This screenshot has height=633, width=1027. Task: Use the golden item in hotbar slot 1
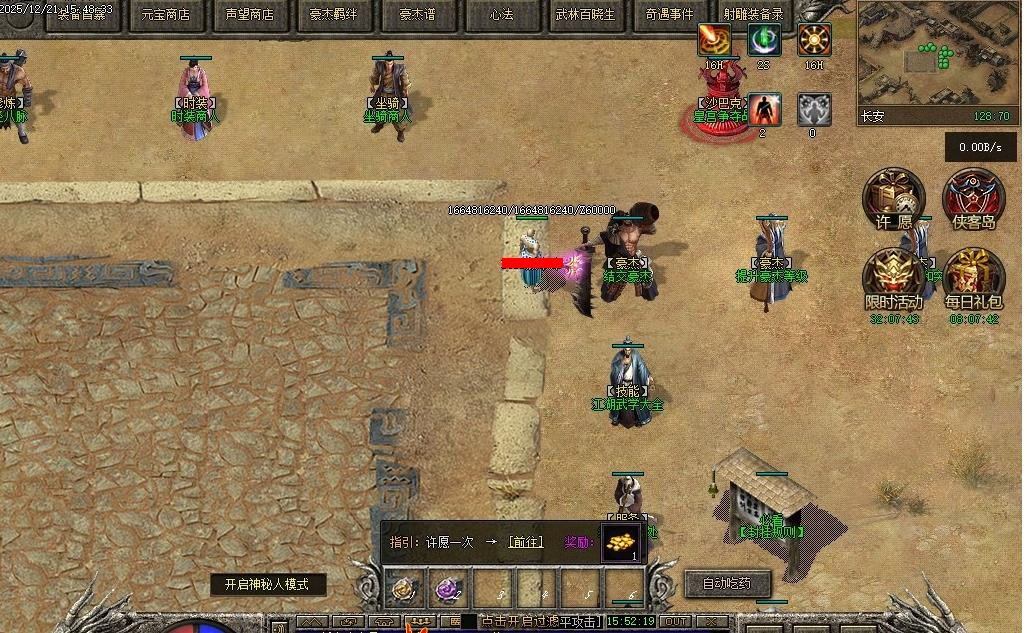404,590
